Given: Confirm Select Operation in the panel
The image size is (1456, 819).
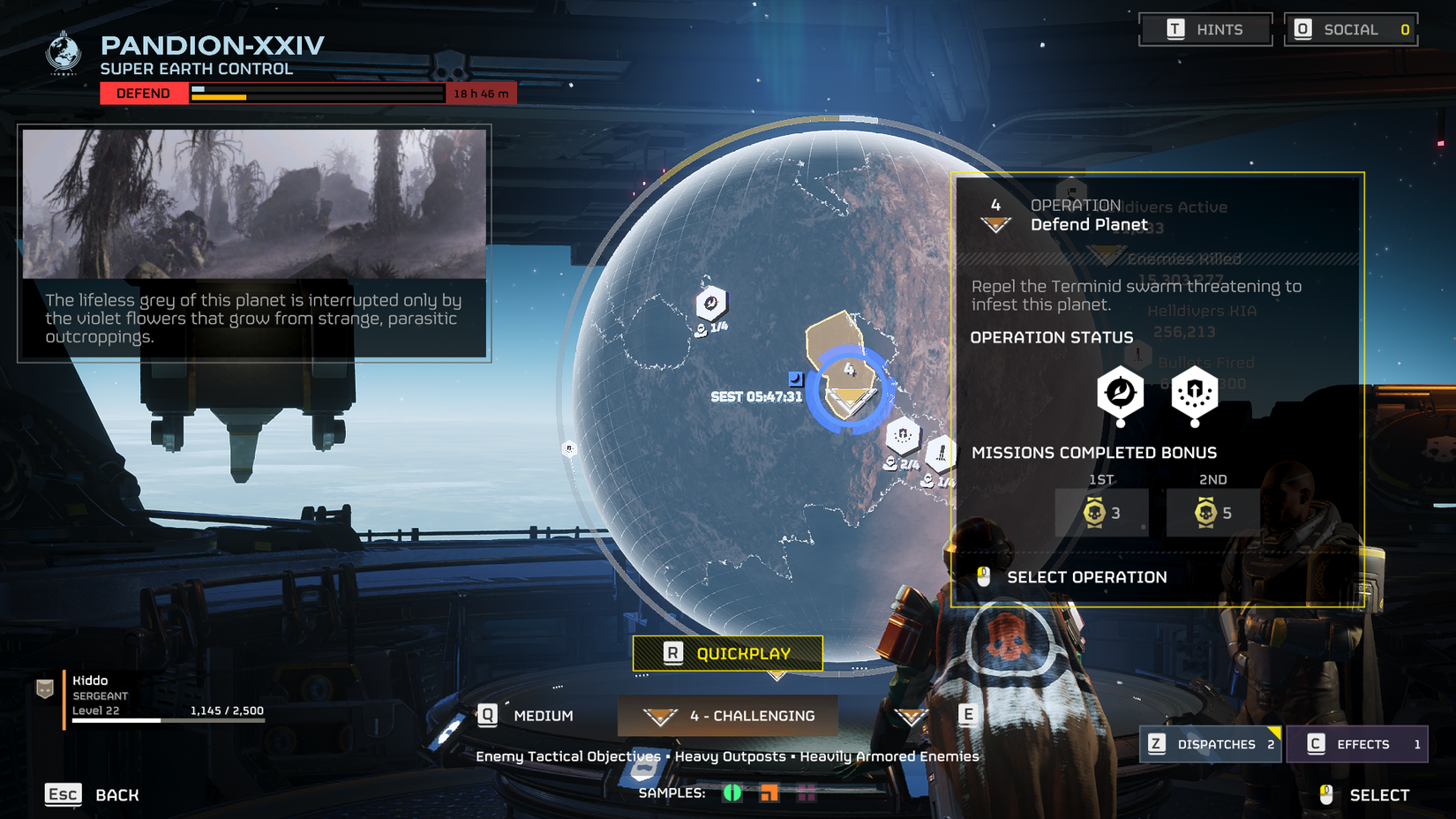Looking at the screenshot, I should tap(1086, 577).
